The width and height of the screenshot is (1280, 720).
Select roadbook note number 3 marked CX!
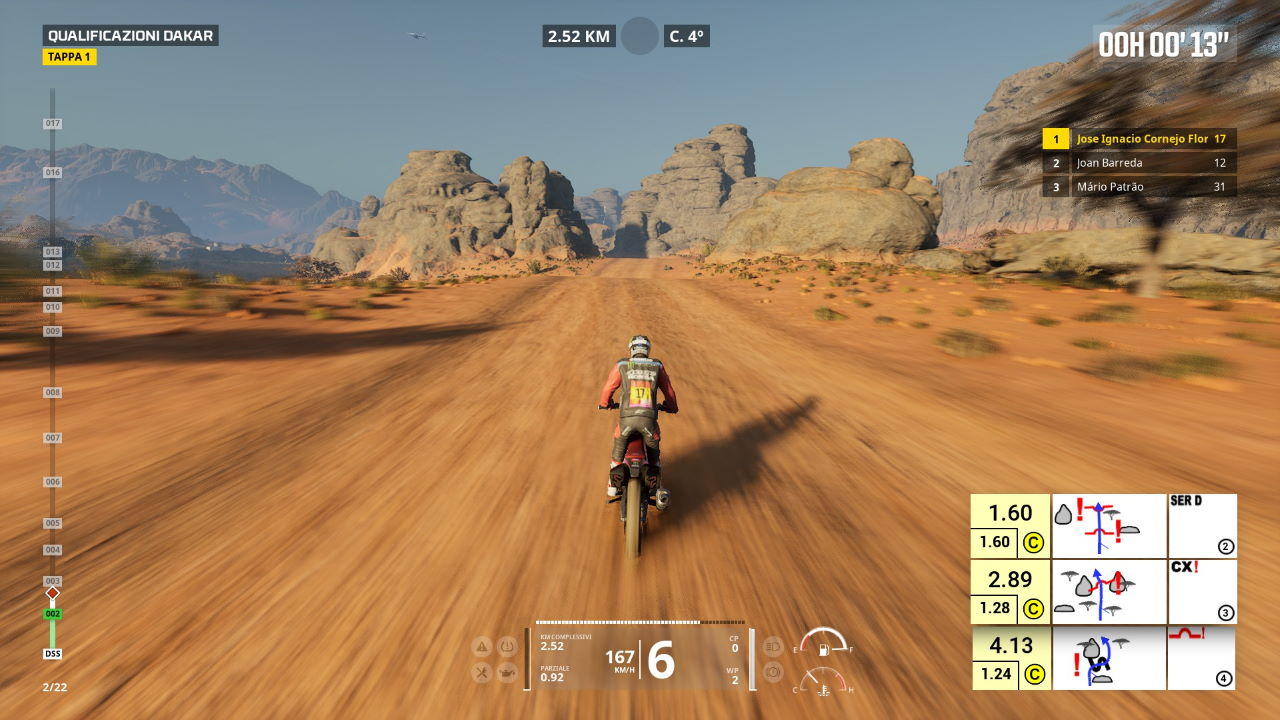(1201, 591)
